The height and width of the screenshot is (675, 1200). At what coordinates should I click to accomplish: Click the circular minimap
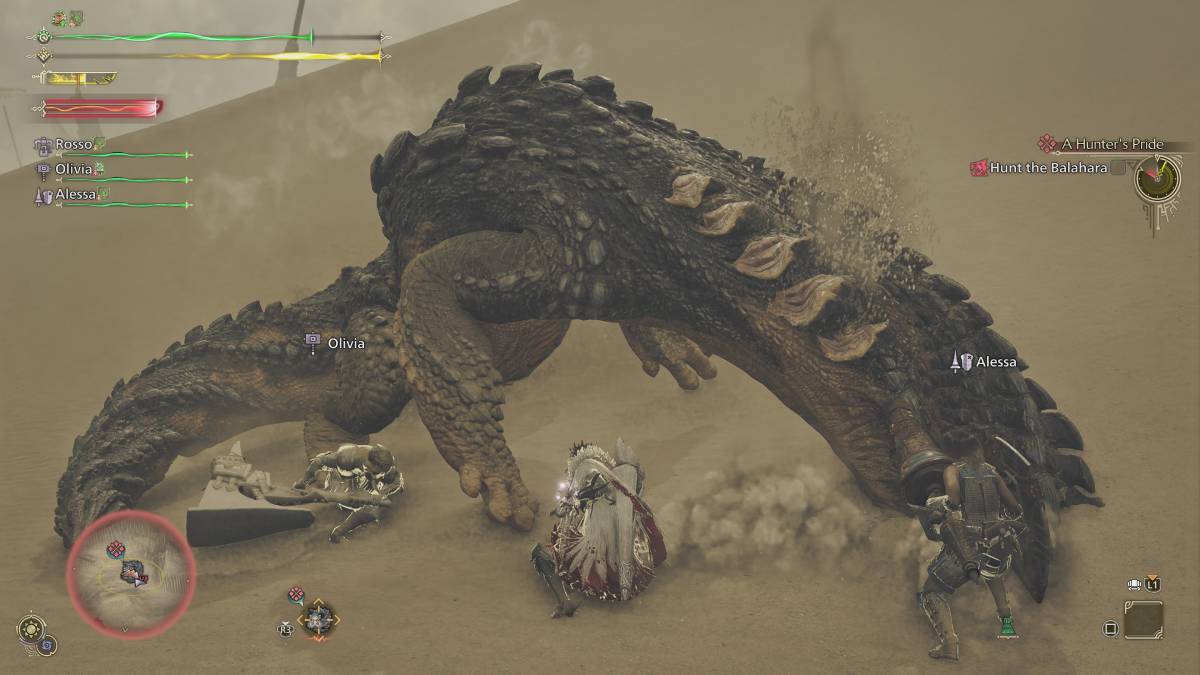(x=131, y=571)
